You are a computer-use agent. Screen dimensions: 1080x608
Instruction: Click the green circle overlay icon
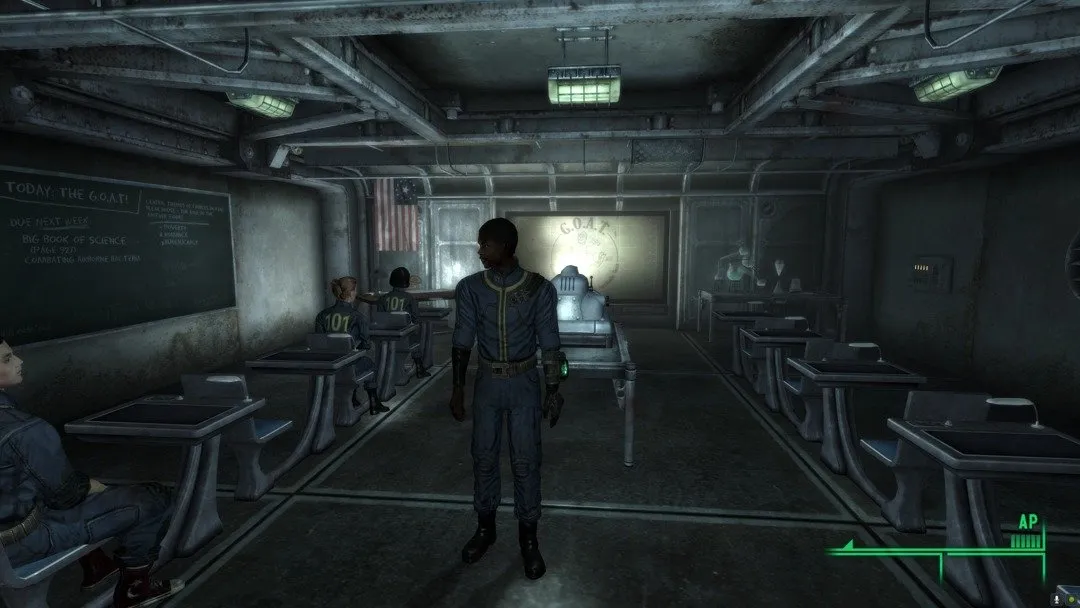coord(1071,600)
